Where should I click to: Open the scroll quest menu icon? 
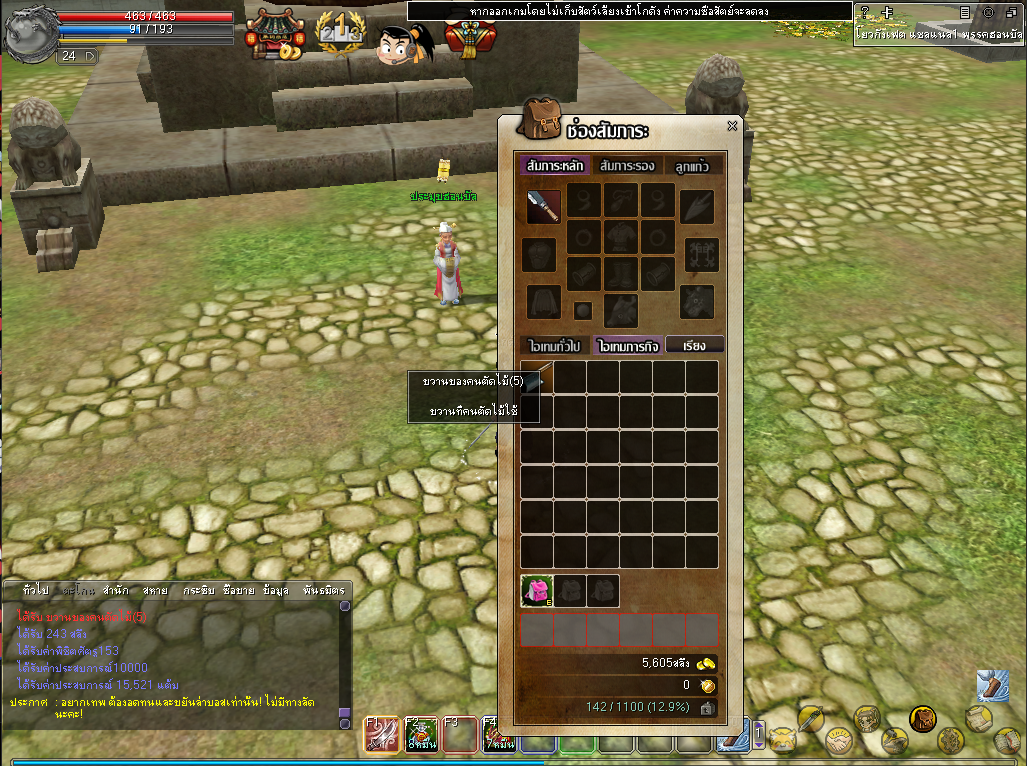978,718
